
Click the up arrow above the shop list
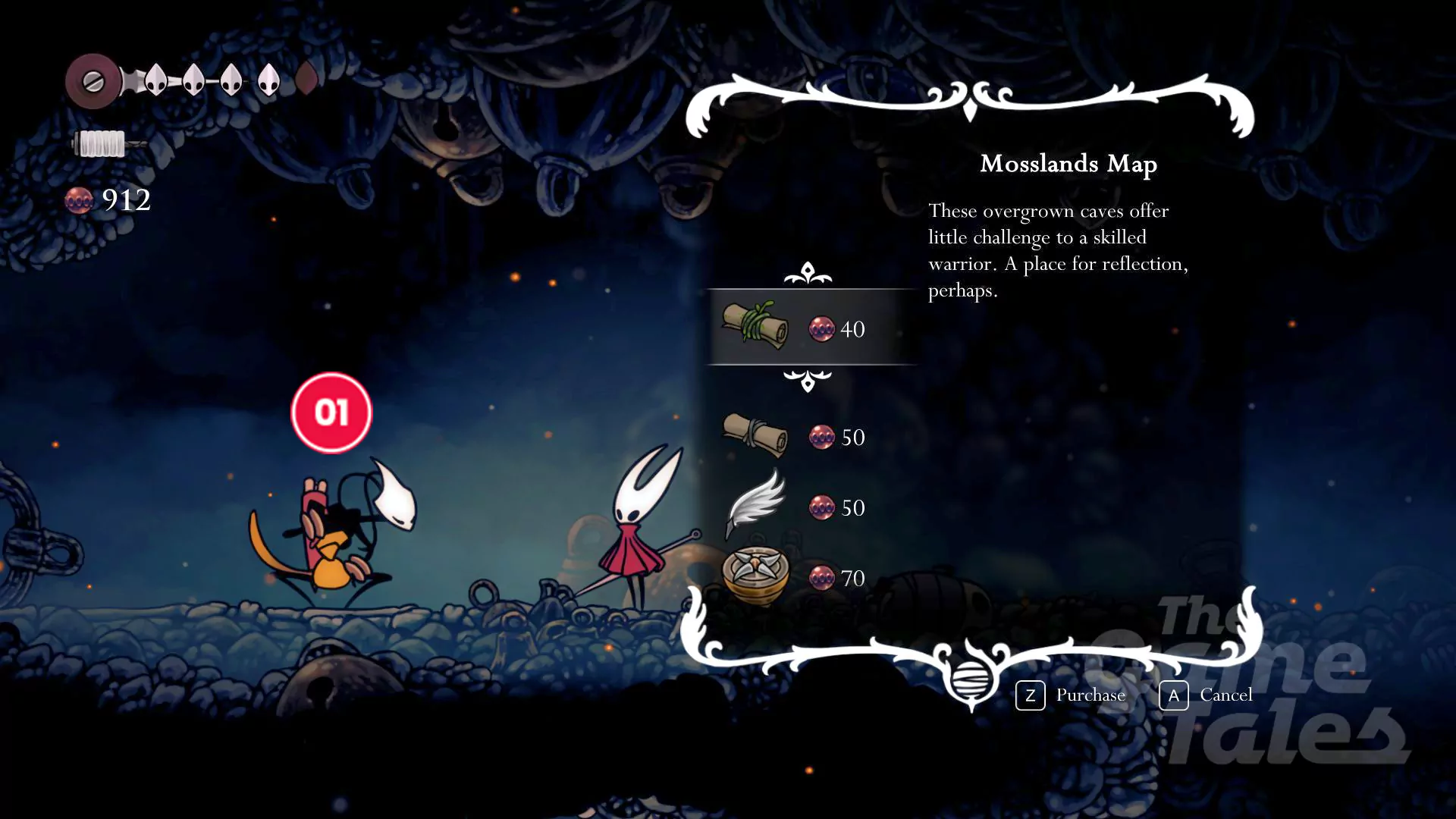pos(808,273)
